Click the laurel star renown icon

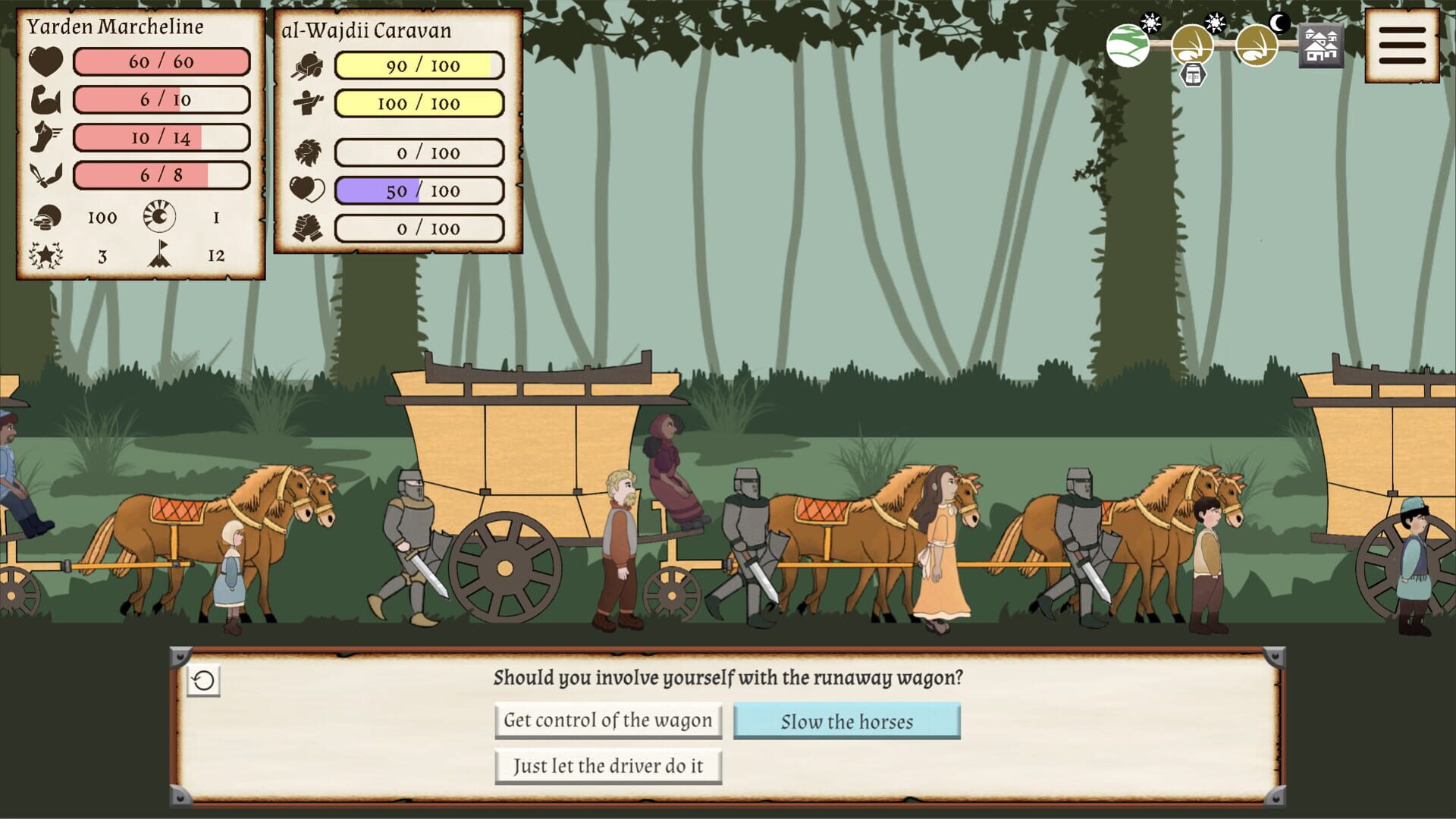click(x=45, y=255)
